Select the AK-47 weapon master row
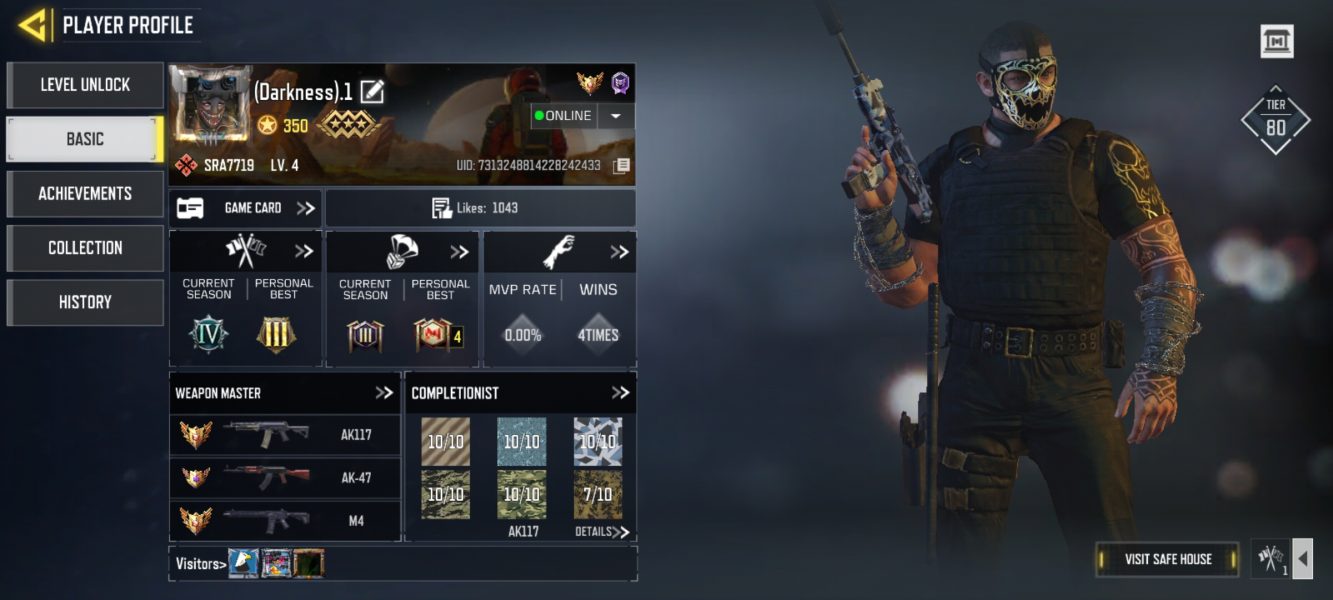 point(285,478)
